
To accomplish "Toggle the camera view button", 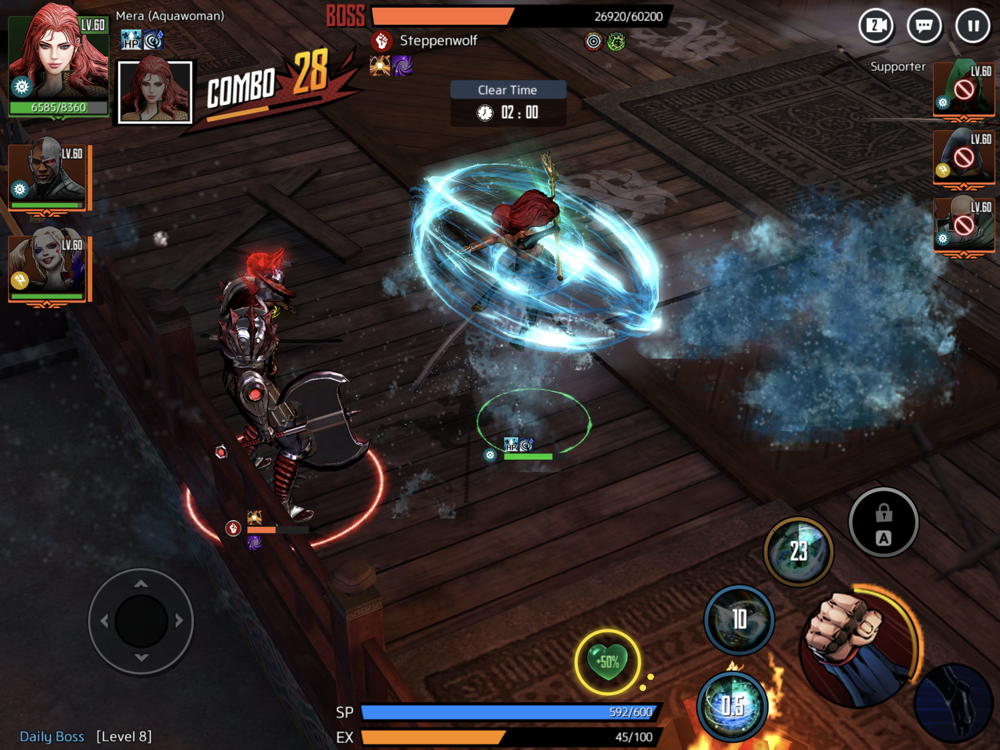I will point(876,26).
